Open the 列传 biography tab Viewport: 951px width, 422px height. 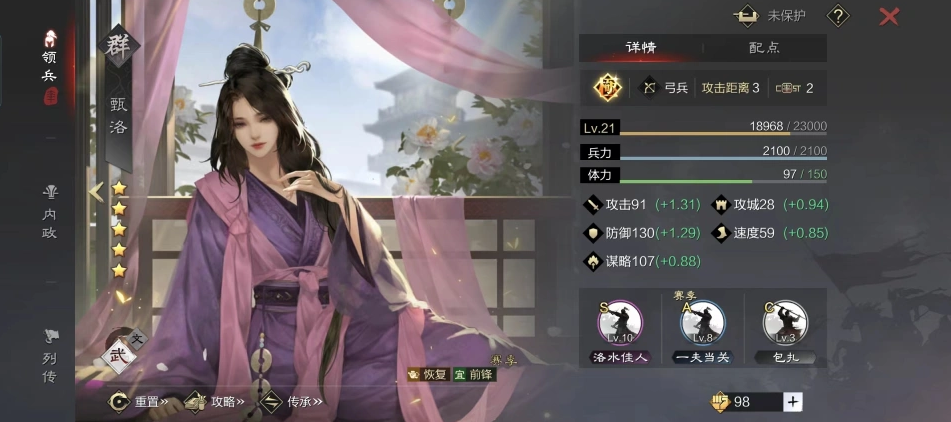click(49, 355)
